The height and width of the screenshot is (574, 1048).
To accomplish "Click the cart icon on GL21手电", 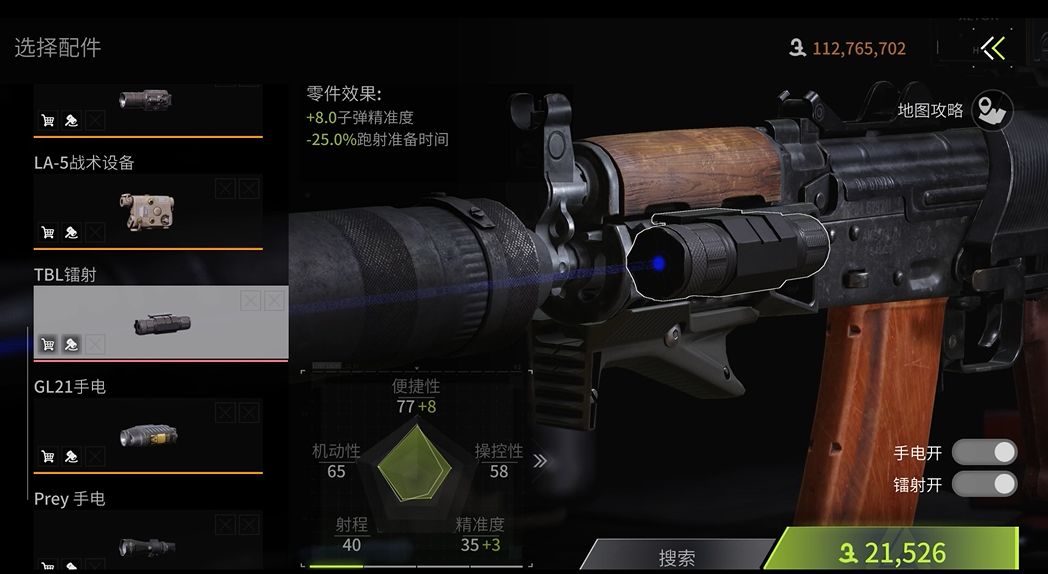I will click(x=47, y=457).
